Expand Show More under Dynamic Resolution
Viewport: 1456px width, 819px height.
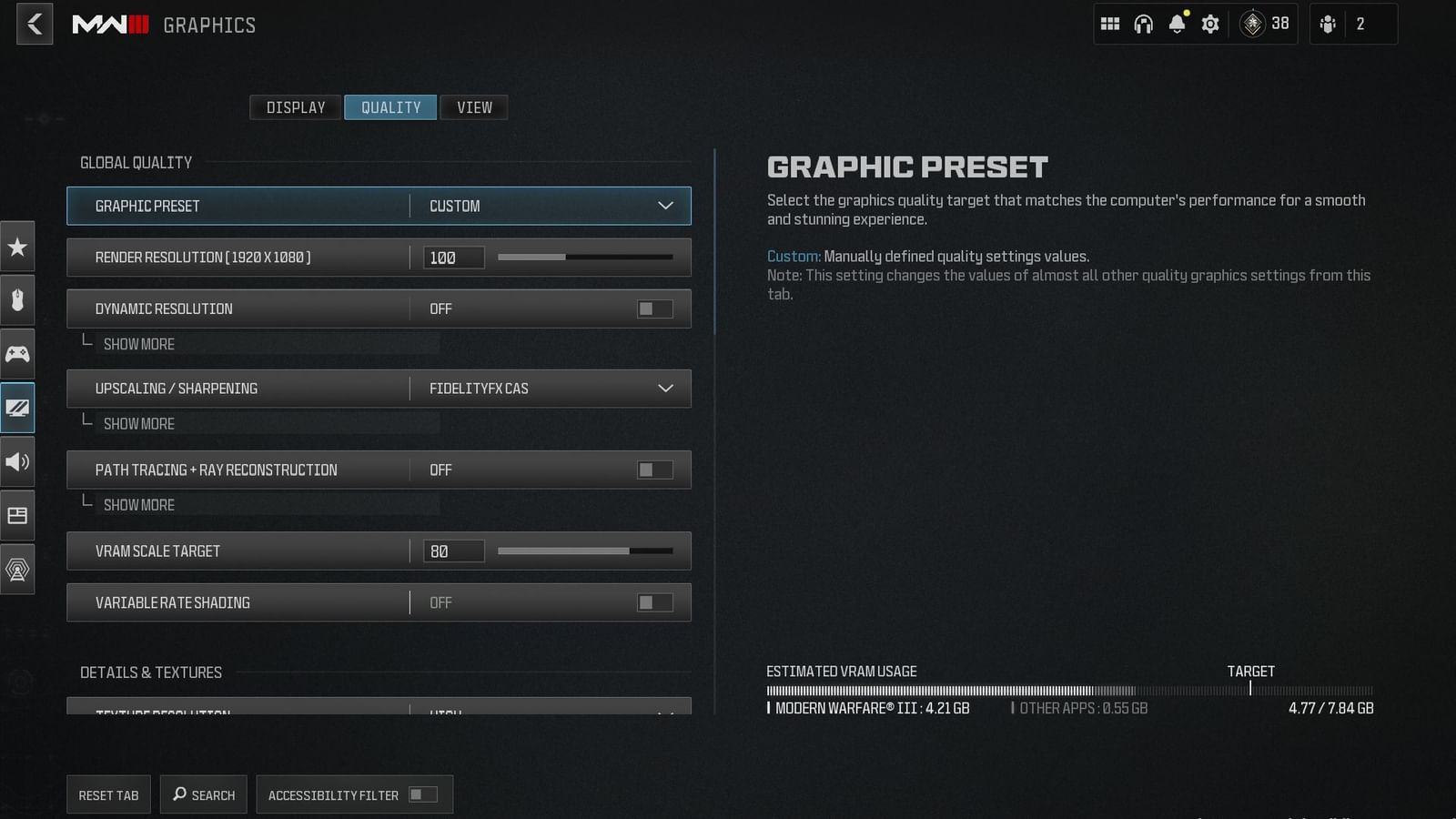pos(138,344)
